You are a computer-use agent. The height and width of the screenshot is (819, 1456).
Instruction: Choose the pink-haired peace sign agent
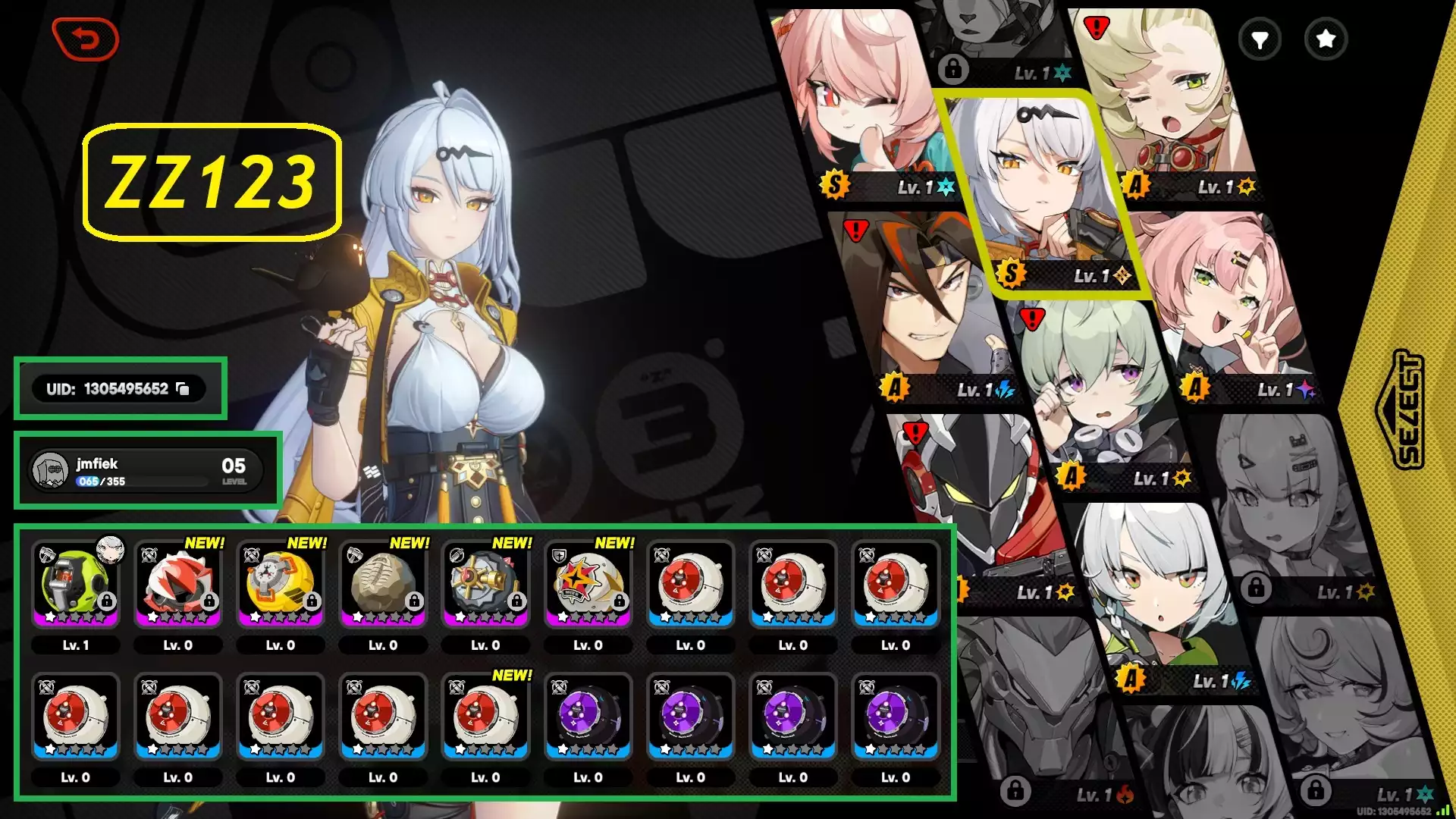pos(1221,303)
